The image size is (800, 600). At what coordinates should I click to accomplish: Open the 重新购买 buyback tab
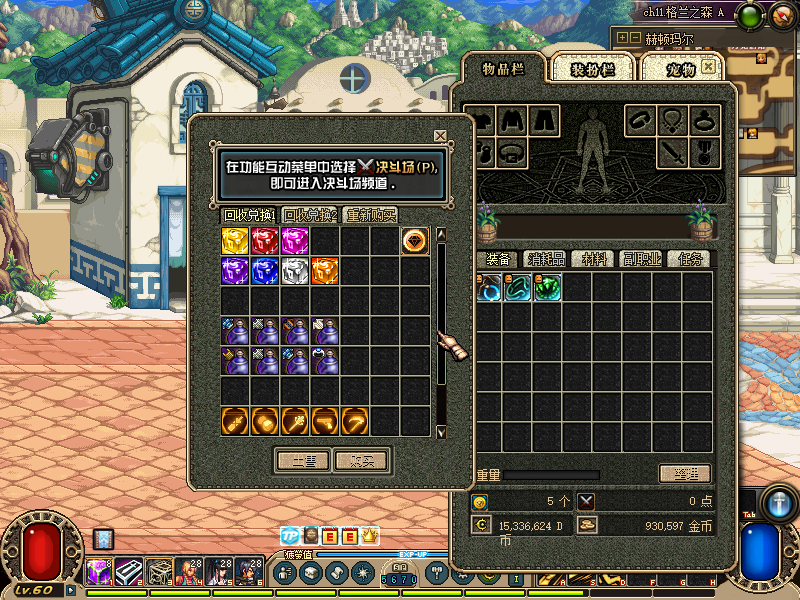click(370, 215)
